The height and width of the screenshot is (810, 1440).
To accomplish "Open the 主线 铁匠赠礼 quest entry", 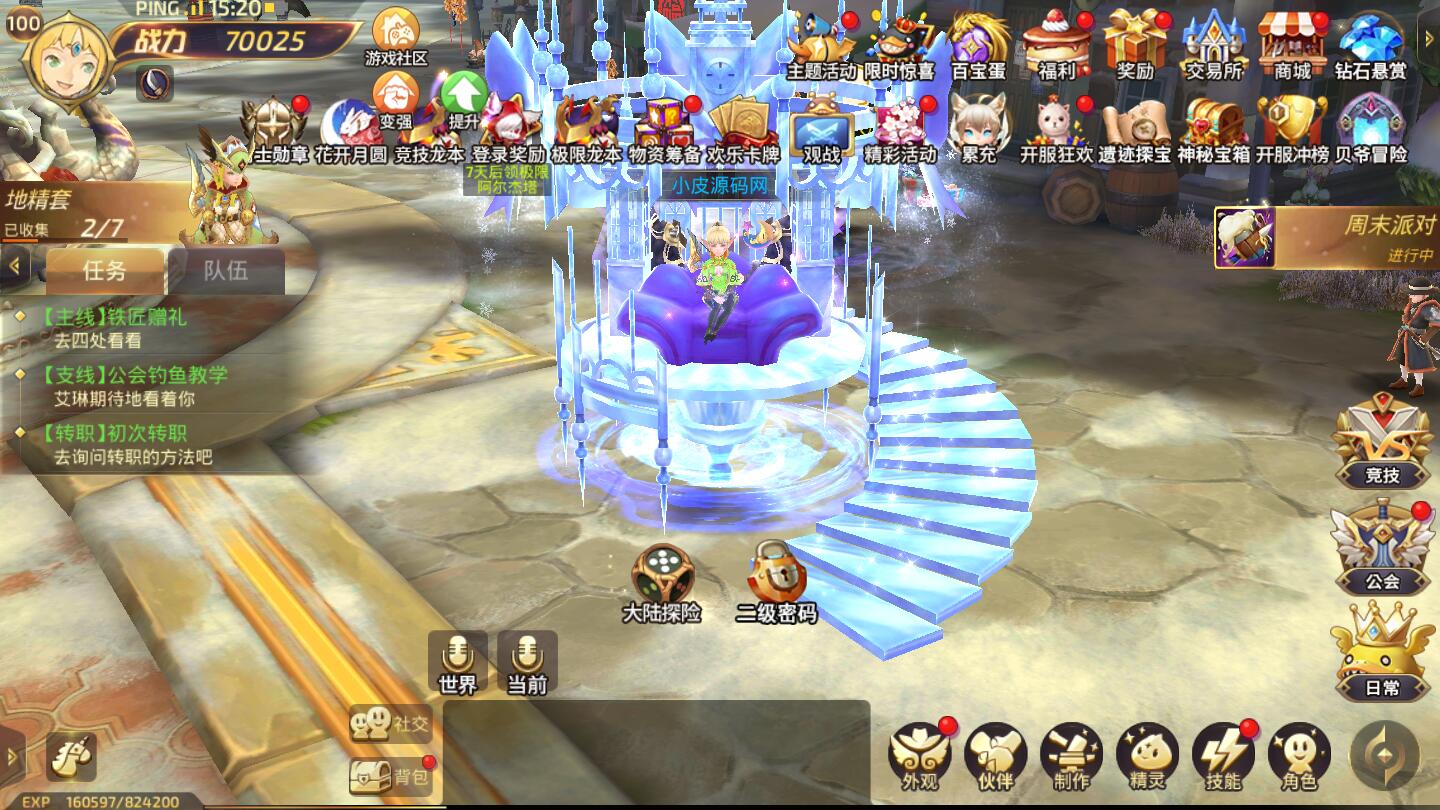I will (120, 328).
